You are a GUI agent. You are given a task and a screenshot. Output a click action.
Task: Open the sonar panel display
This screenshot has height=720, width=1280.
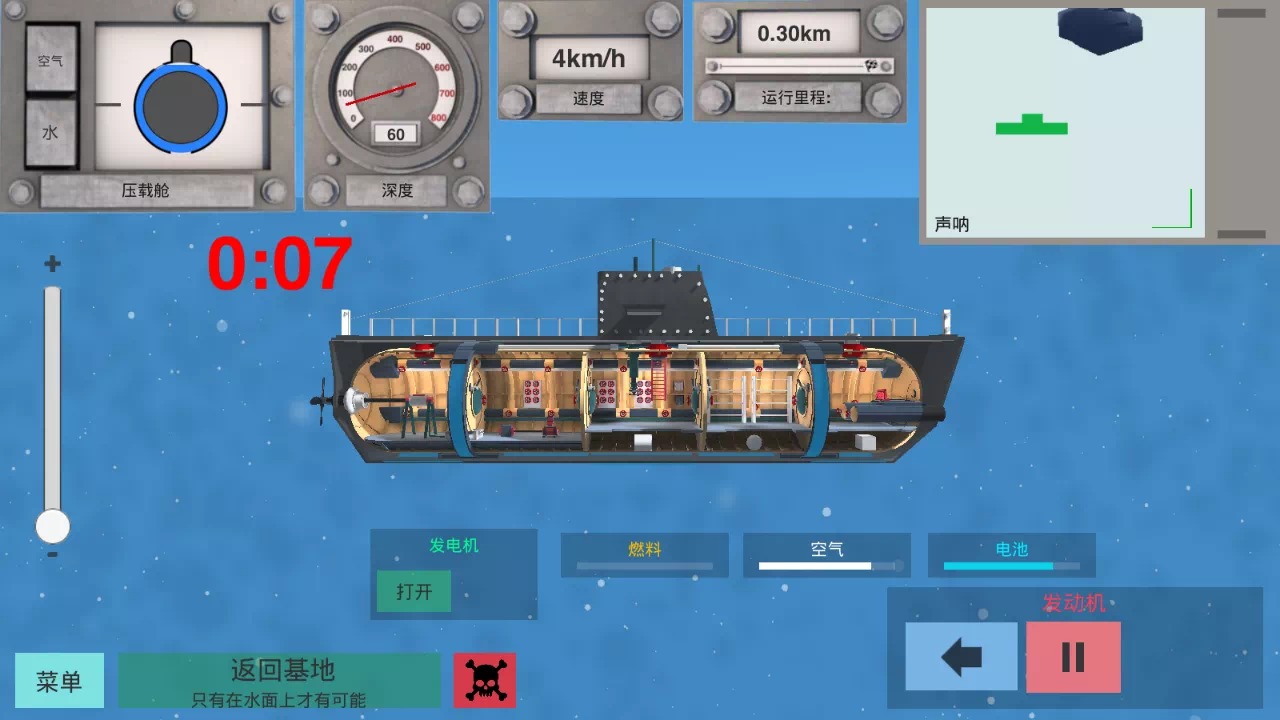coord(1065,120)
